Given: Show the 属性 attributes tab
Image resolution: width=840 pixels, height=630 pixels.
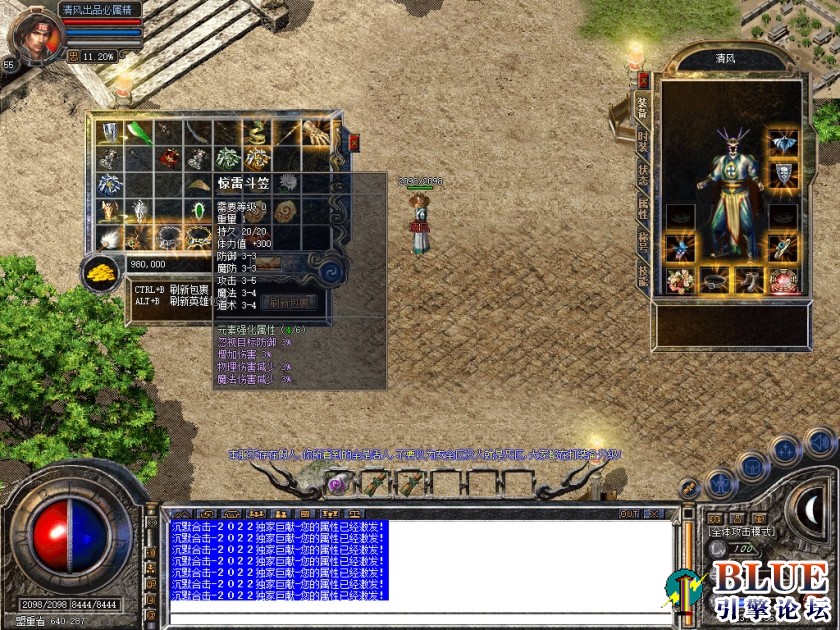Looking at the screenshot, I should tap(643, 211).
